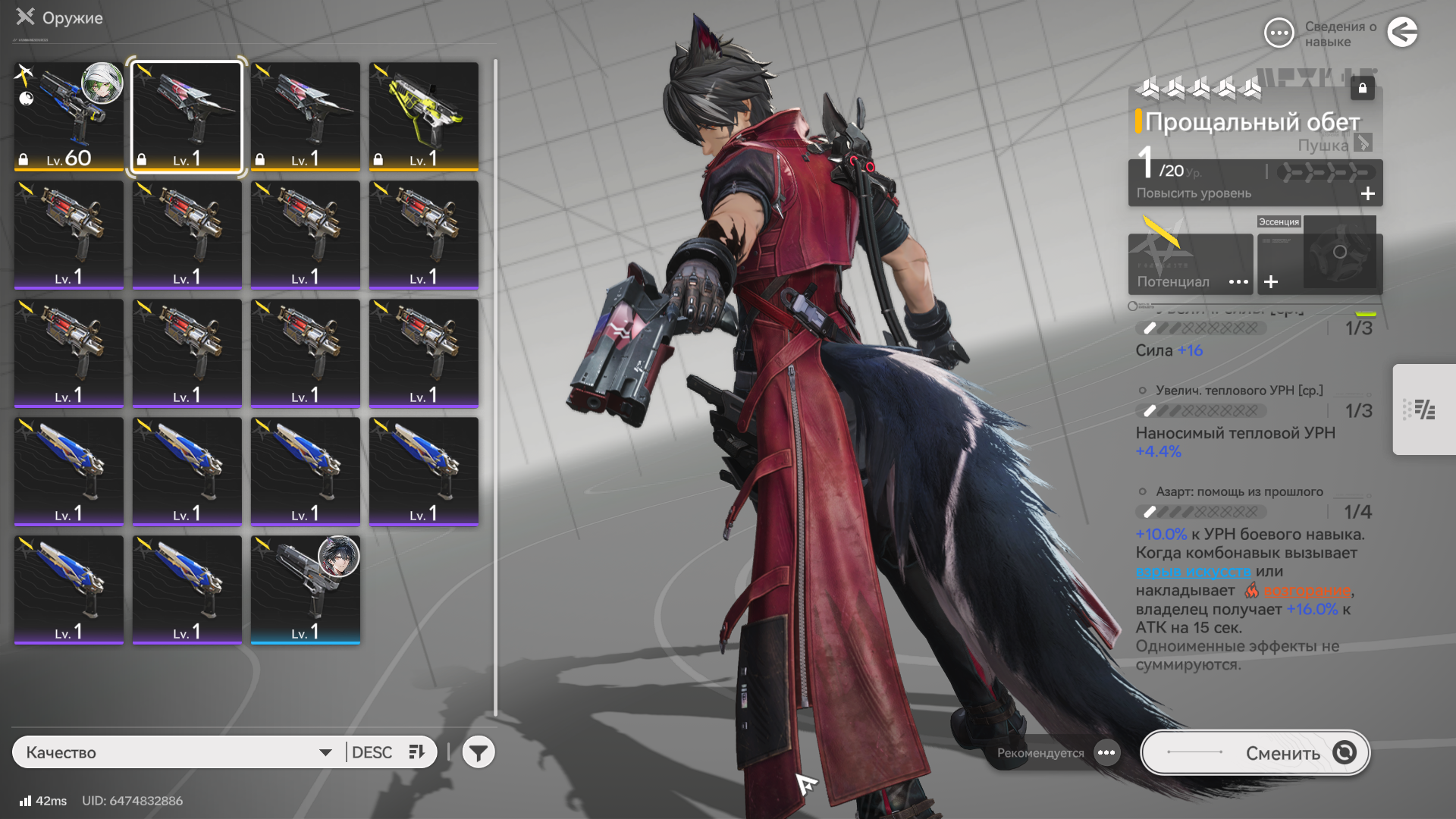The width and height of the screenshot is (1456, 819).
Task: Open the Потенциал panel
Action: coord(1190,264)
